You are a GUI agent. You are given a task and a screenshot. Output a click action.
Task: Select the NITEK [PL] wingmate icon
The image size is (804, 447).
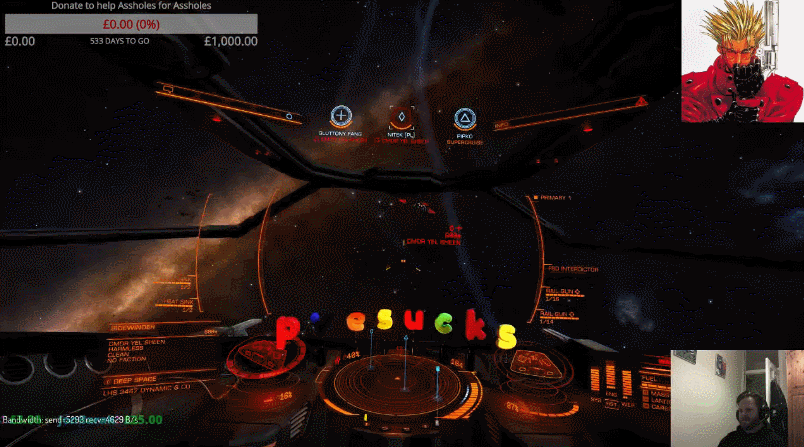pos(401,117)
